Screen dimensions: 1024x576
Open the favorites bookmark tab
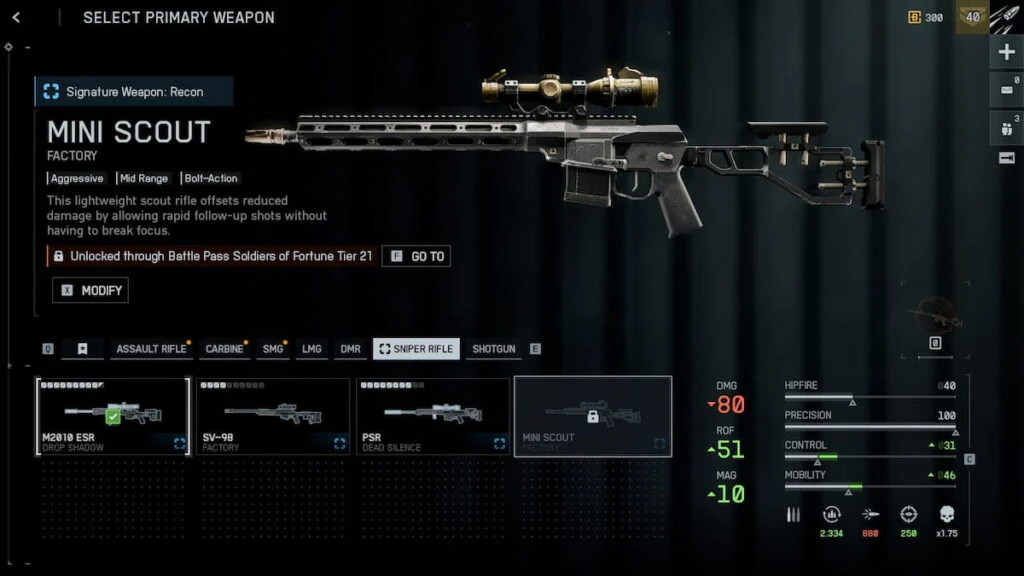pos(83,349)
